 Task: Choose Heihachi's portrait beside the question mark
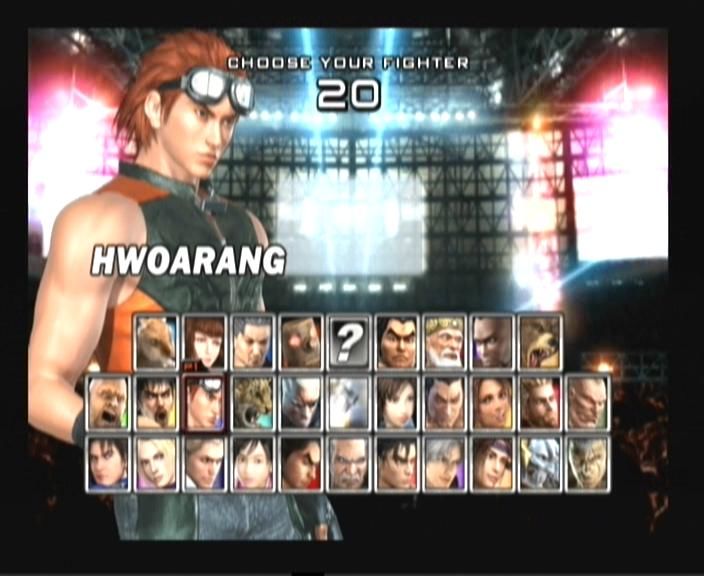[x=396, y=343]
